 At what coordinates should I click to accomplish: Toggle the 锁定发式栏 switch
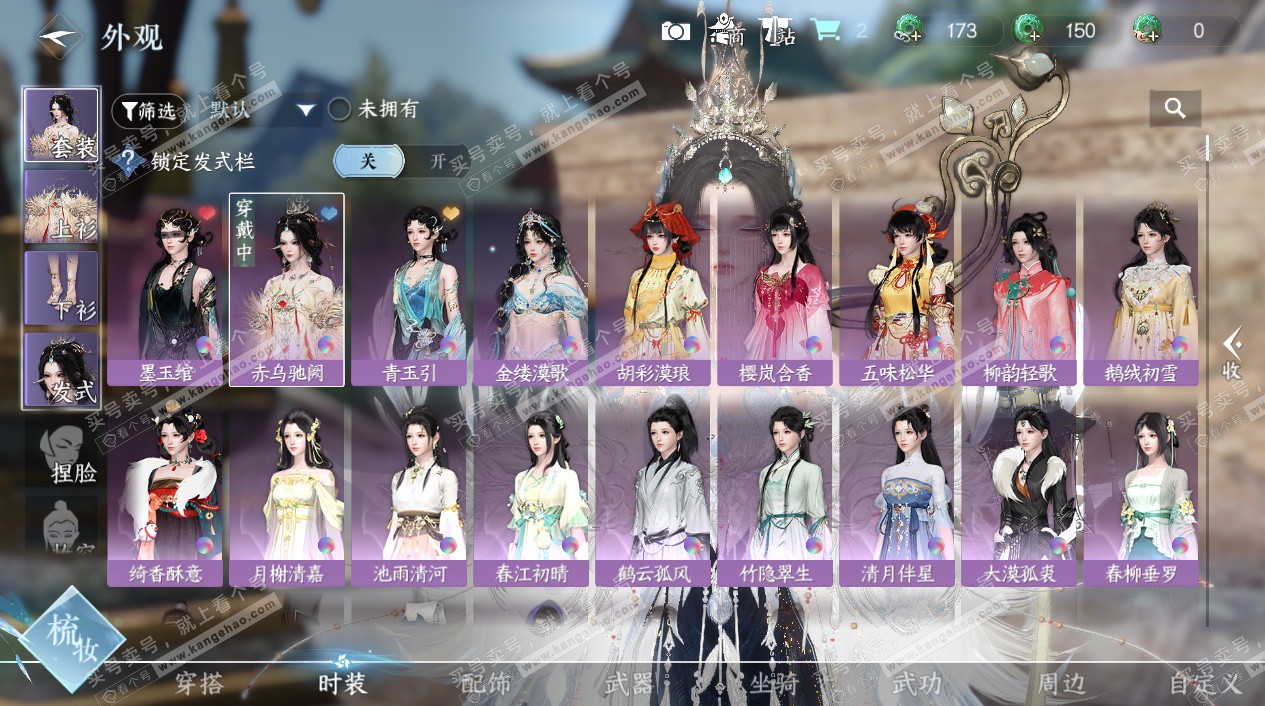point(400,160)
